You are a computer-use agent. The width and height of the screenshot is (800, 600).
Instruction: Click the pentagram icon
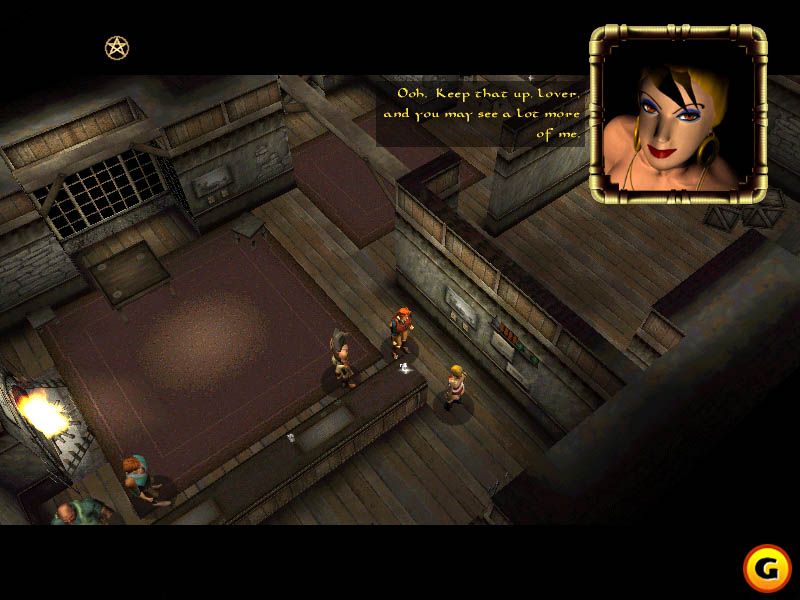117,47
